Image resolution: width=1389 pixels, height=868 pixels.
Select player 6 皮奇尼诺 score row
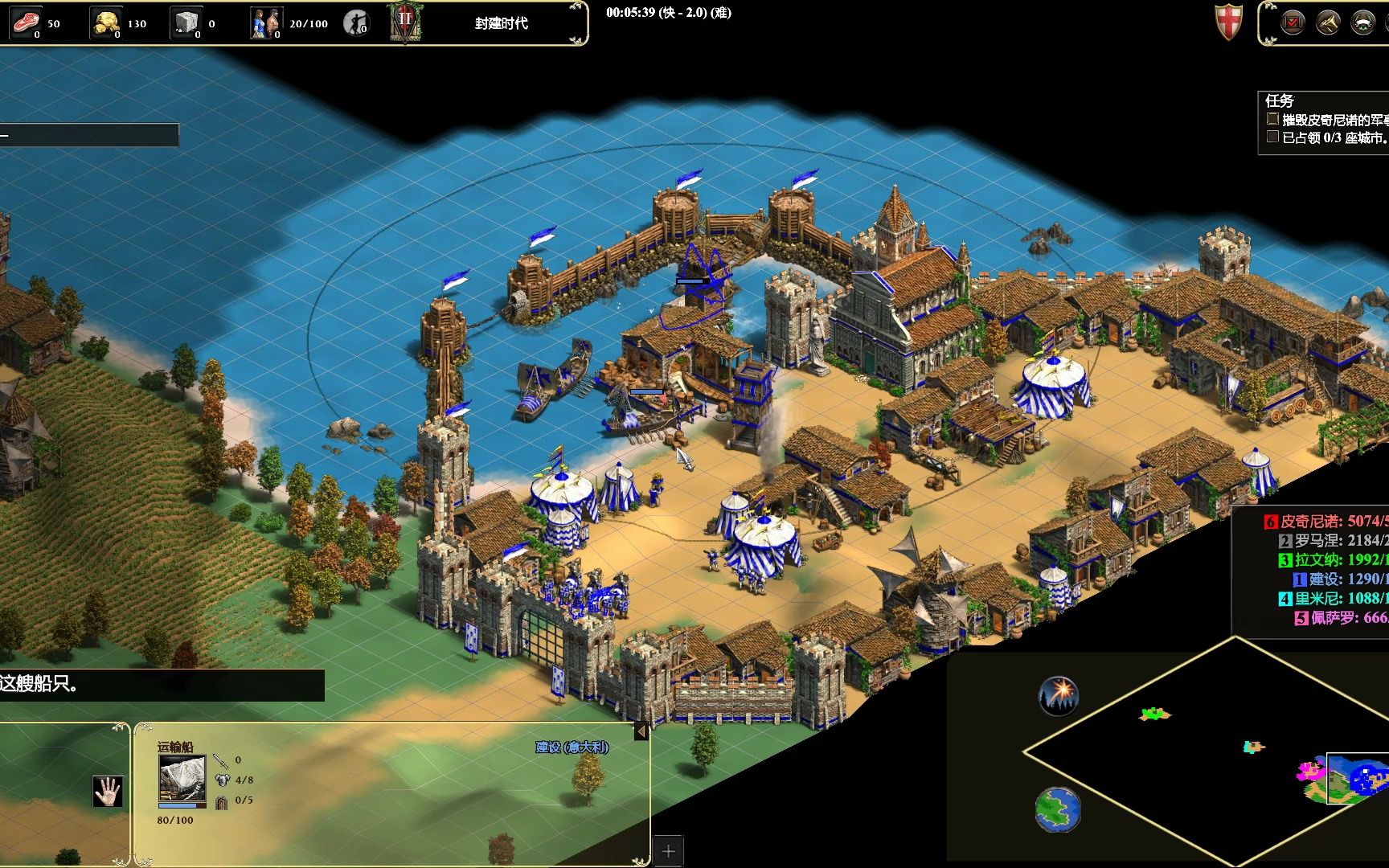click(x=1326, y=521)
